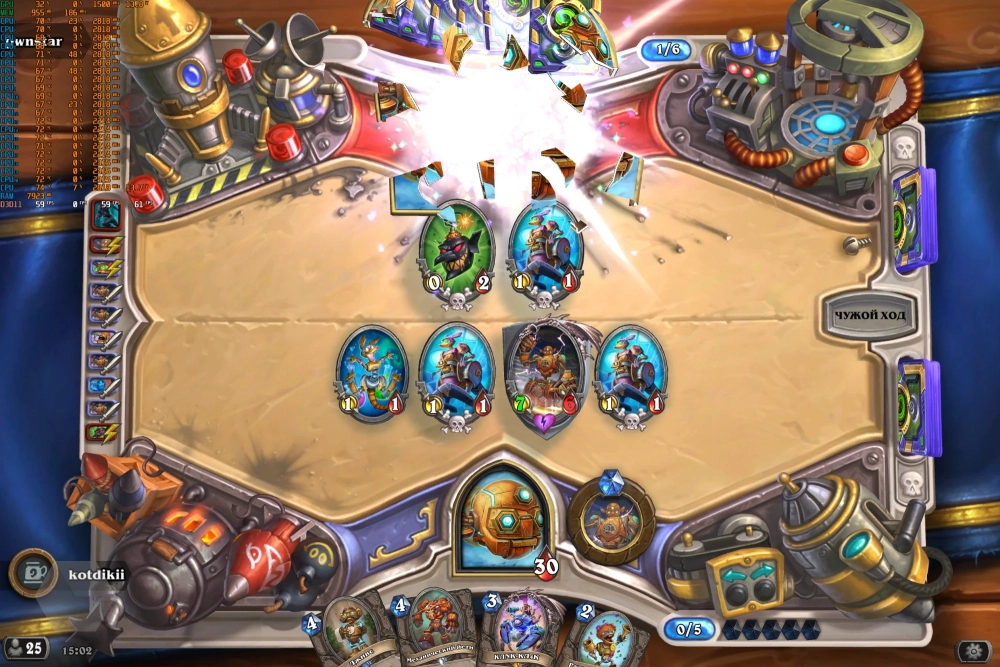Inspect the opponent's deck pile

(x=914, y=220)
